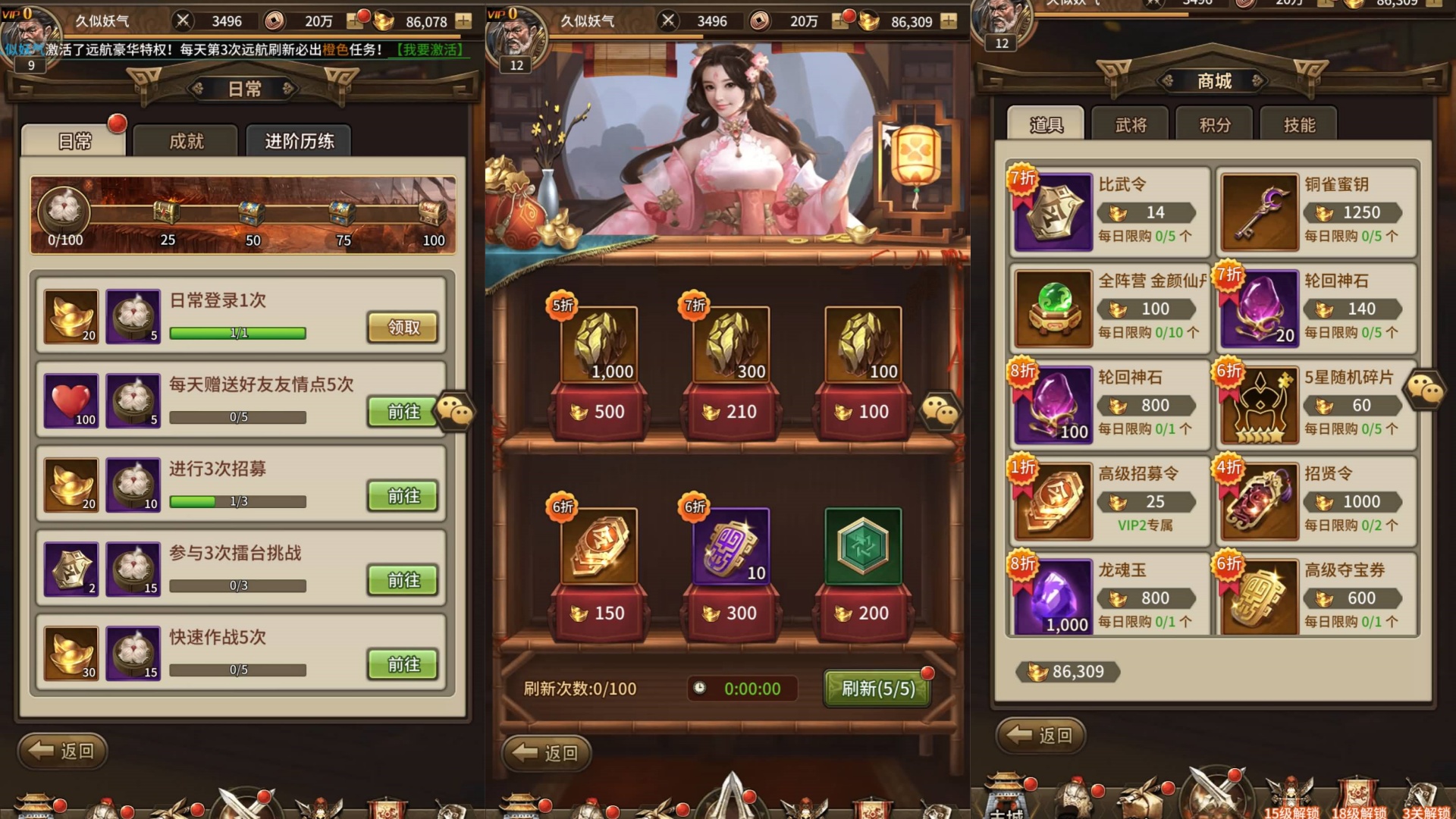
Task: Select the 铜雀蜜钥 key item
Action: [x=1259, y=212]
